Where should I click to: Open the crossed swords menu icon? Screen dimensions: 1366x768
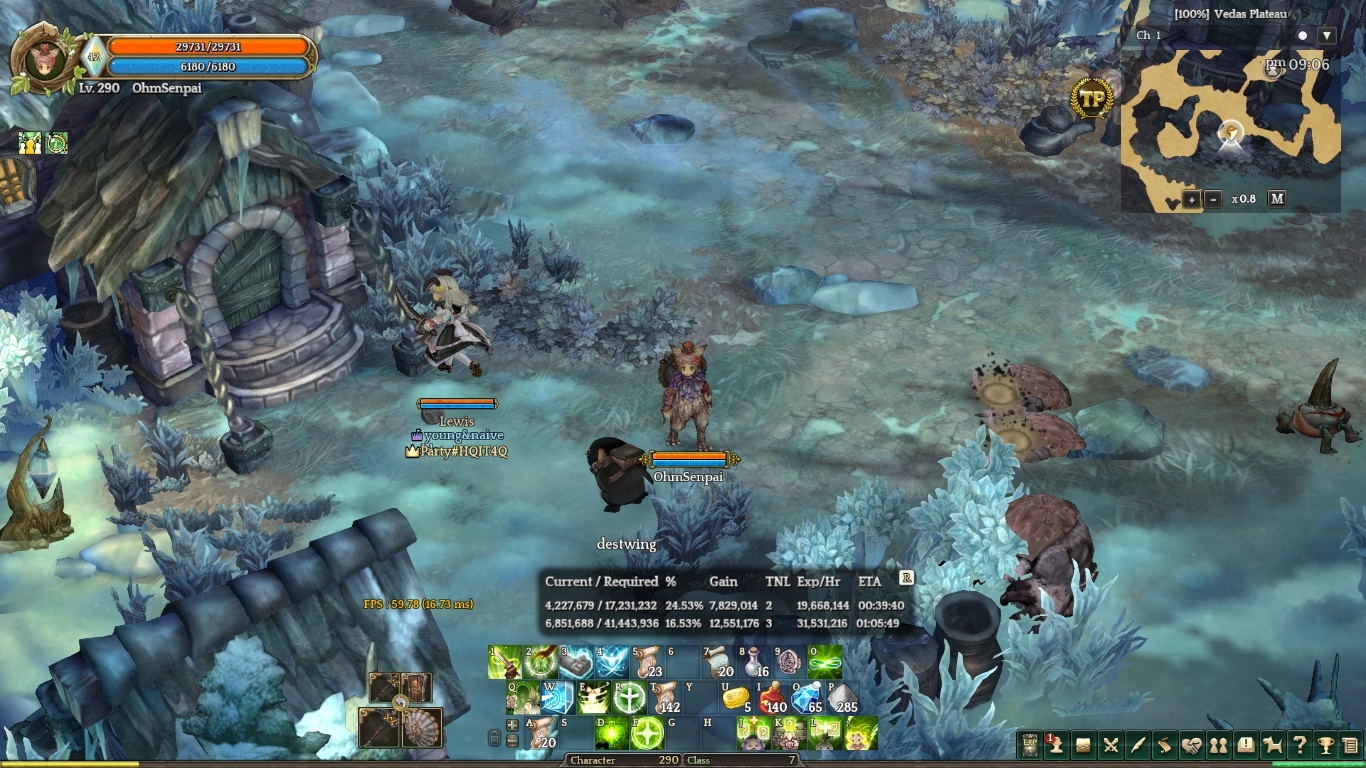tap(1110, 745)
